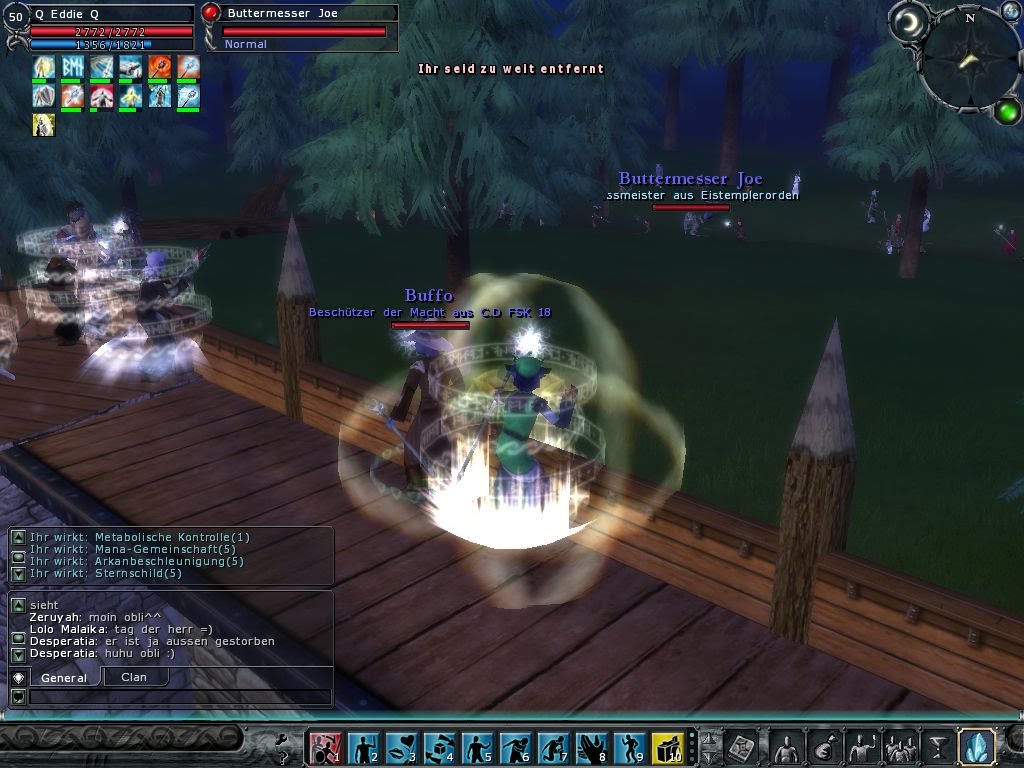Select the blue crystal menu button
The width and height of the screenshot is (1024, 768).
pyautogui.click(x=976, y=747)
